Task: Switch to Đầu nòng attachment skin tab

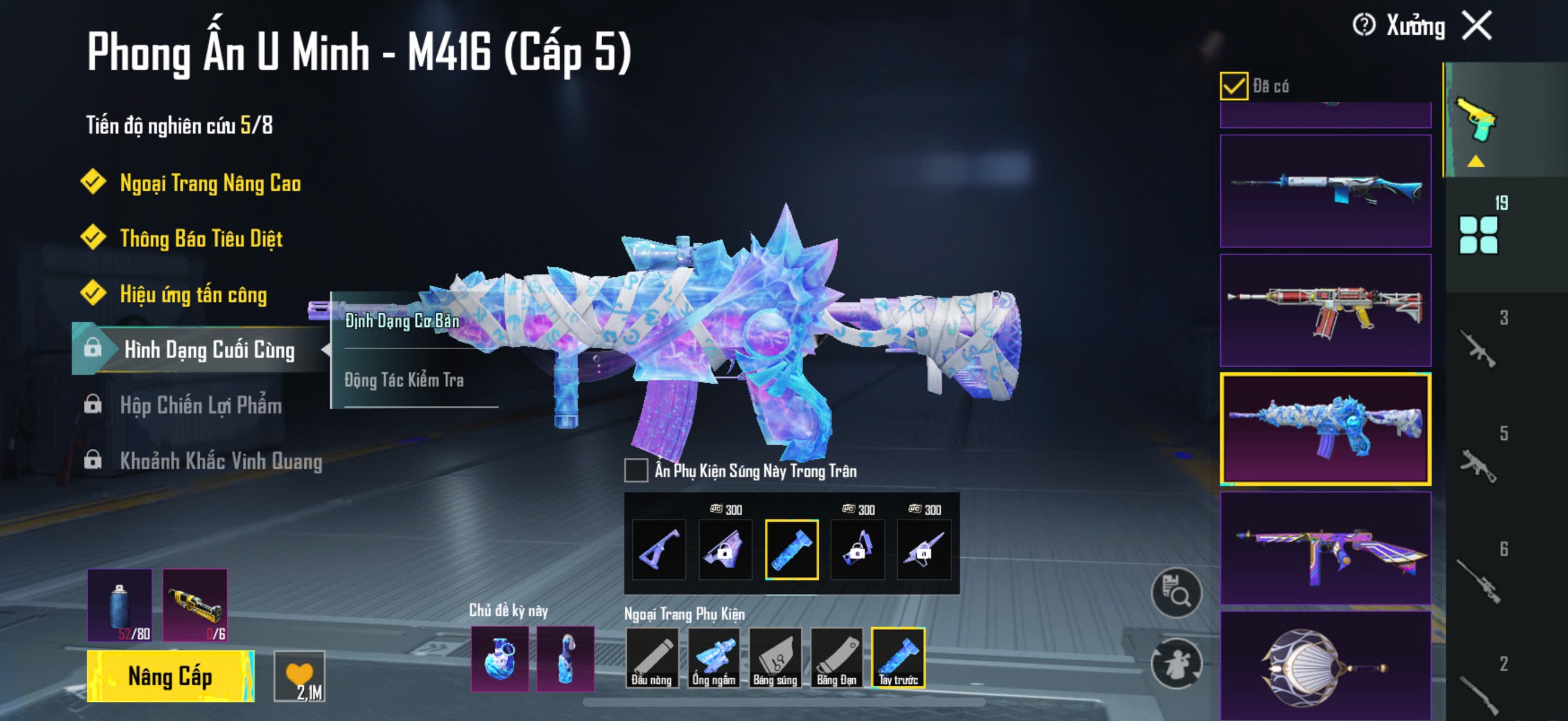Action: point(651,658)
